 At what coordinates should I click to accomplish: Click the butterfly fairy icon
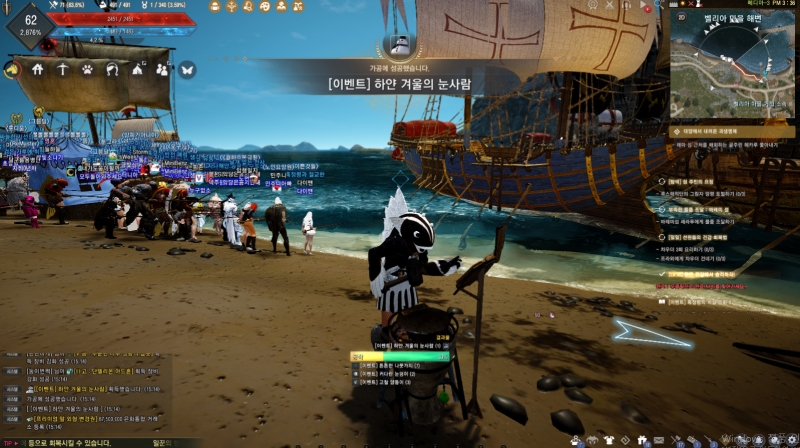click(187, 70)
